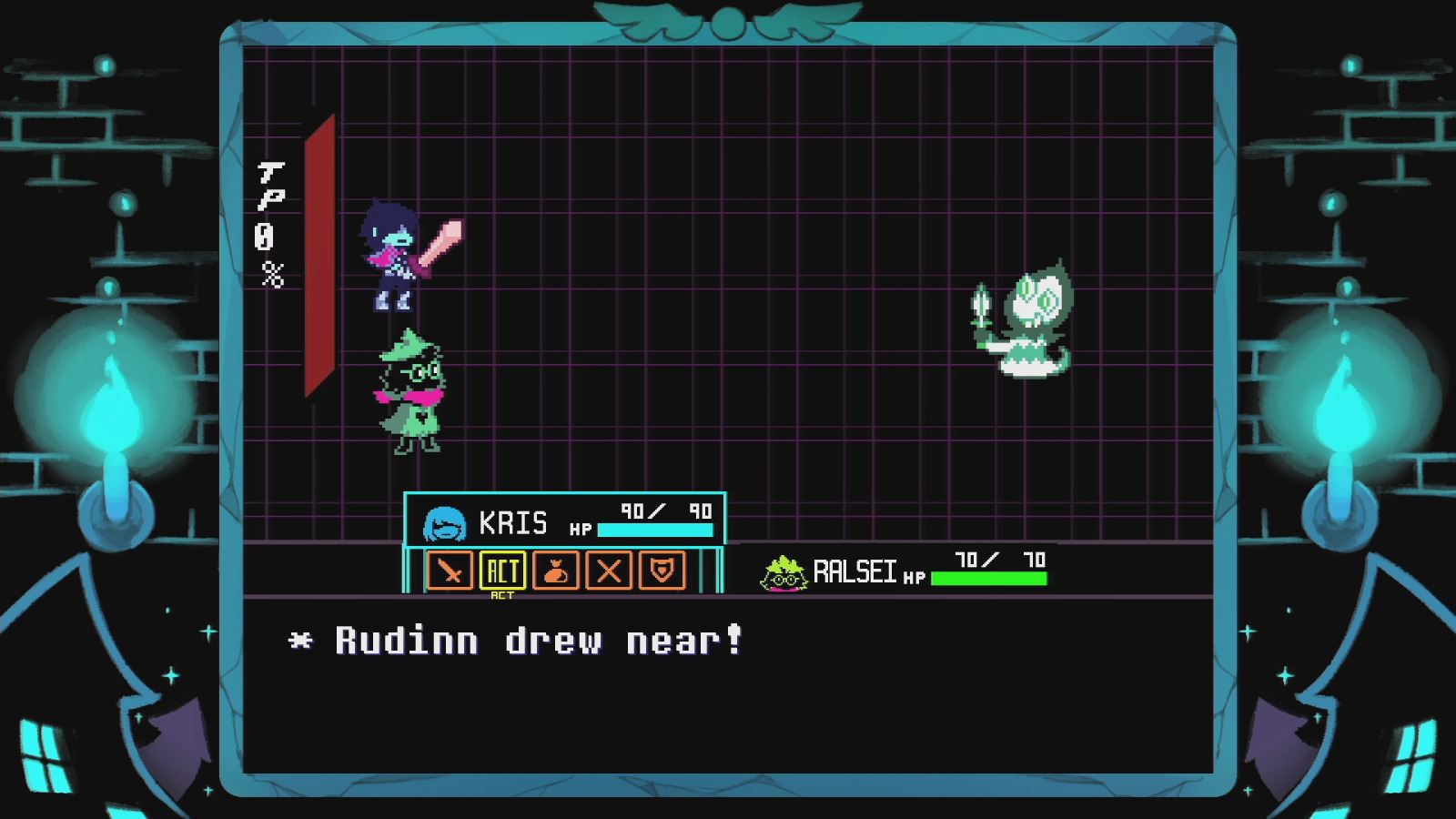Click the KRIS name label
This screenshot has width=1456, height=819.
pyautogui.click(x=514, y=522)
